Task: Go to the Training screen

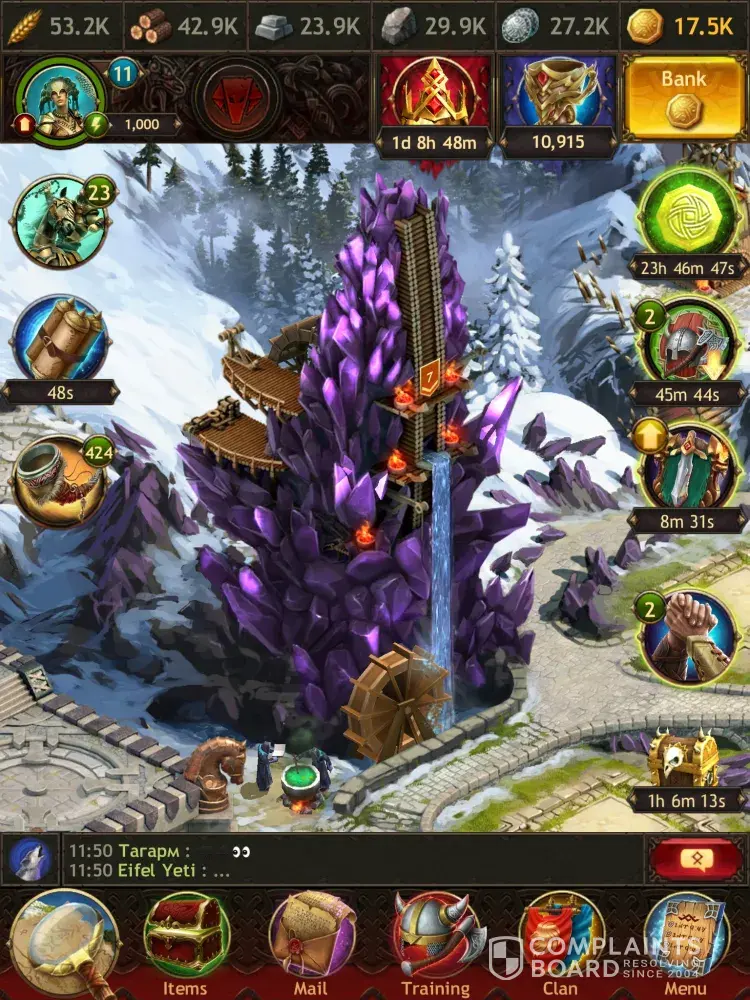Action: (x=436, y=940)
